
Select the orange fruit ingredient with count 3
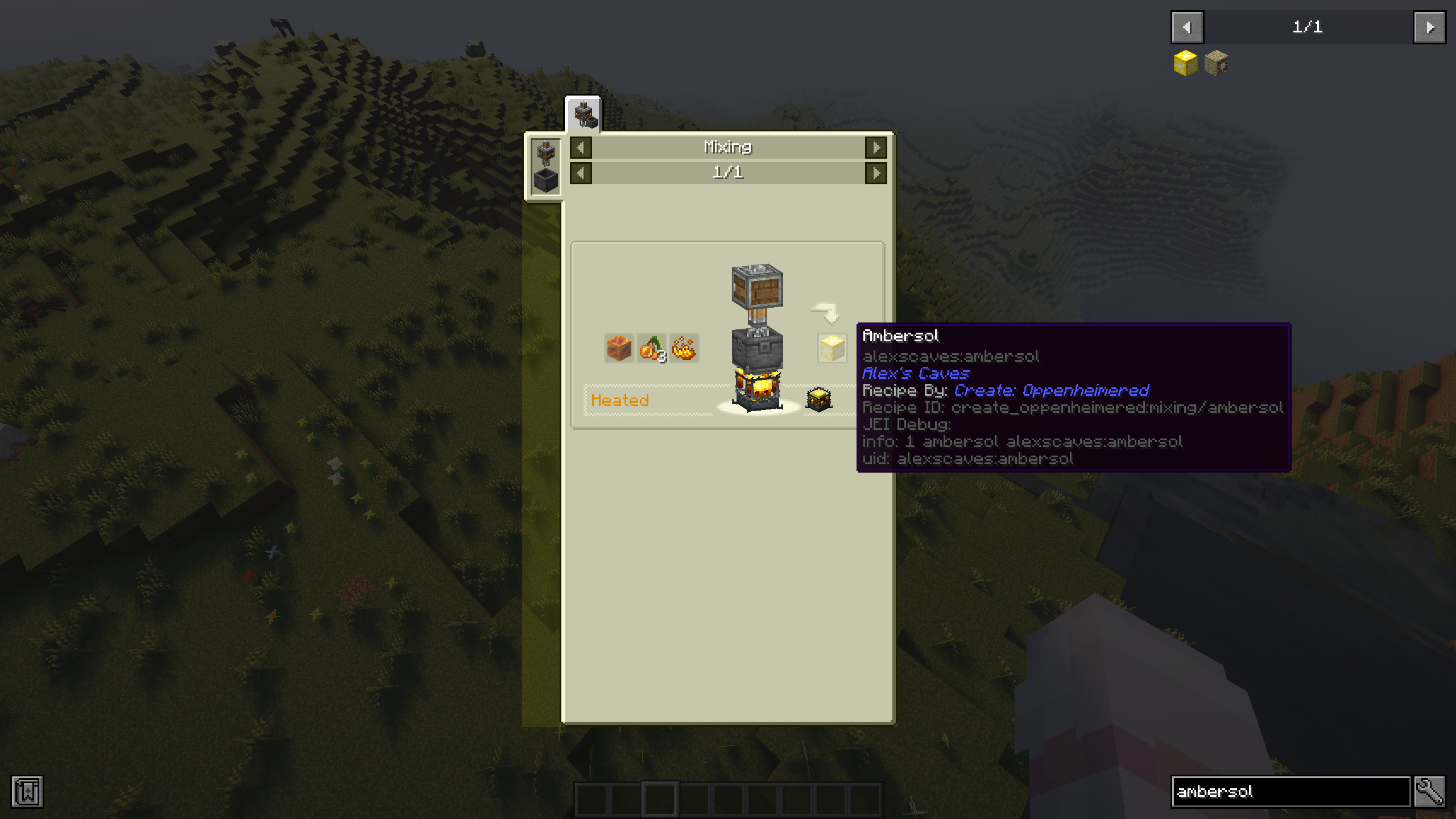coord(652,348)
